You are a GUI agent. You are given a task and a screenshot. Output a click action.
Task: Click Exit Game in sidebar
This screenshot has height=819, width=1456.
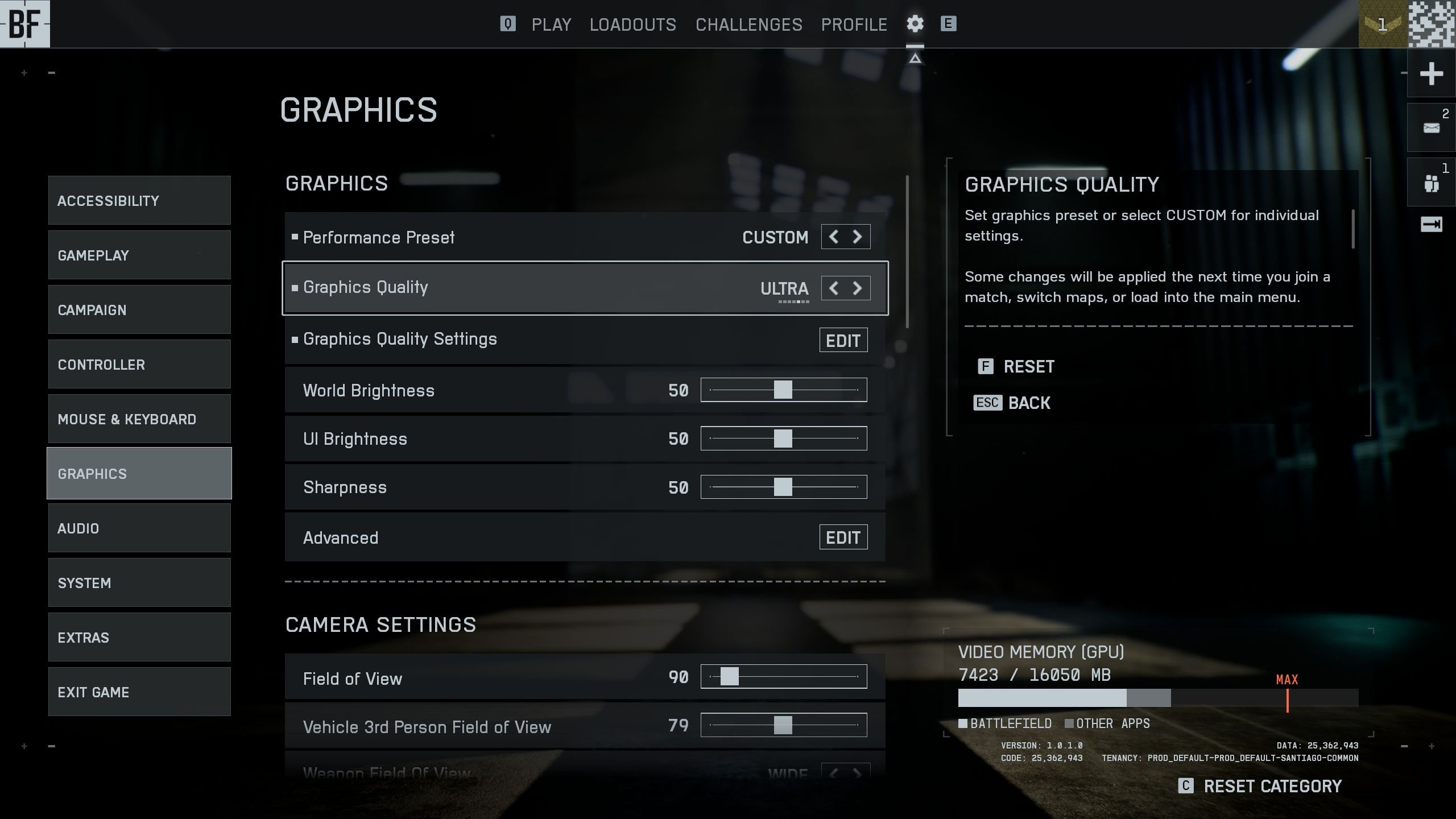tap(139, 692)
